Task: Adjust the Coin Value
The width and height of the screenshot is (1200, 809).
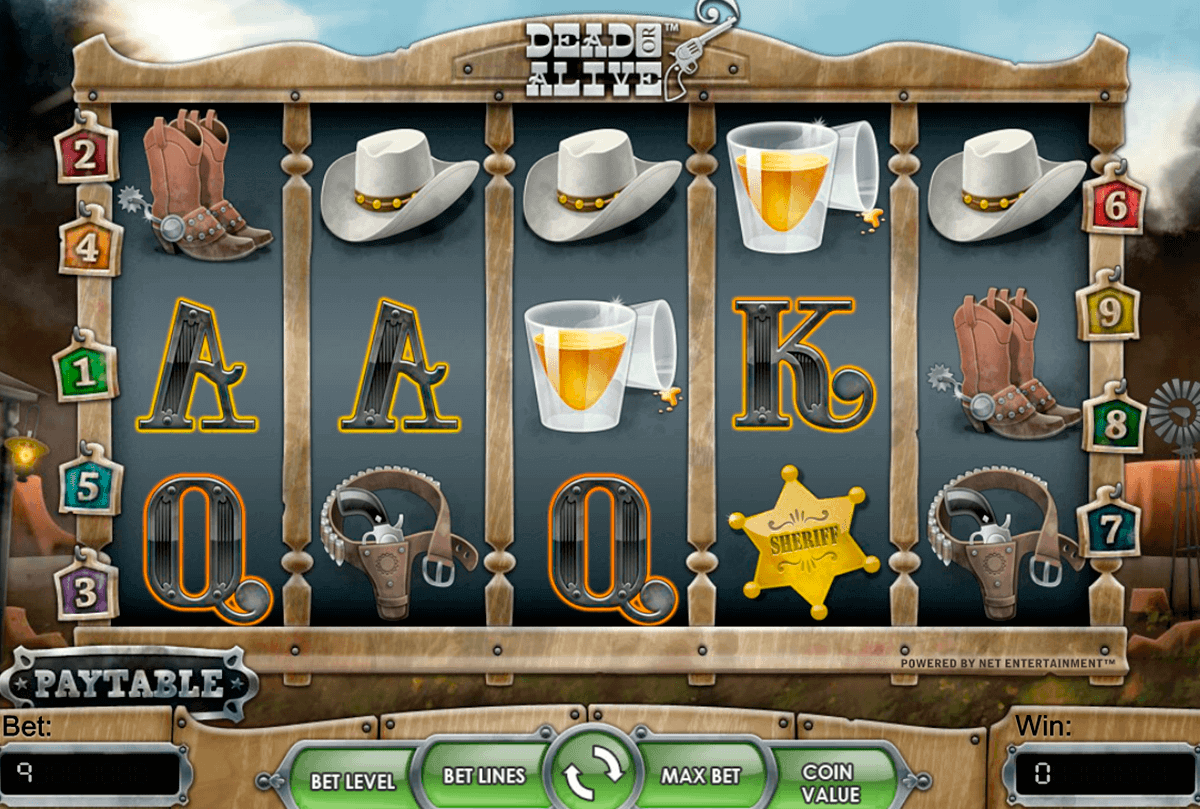Action: (x=828, y=780)
